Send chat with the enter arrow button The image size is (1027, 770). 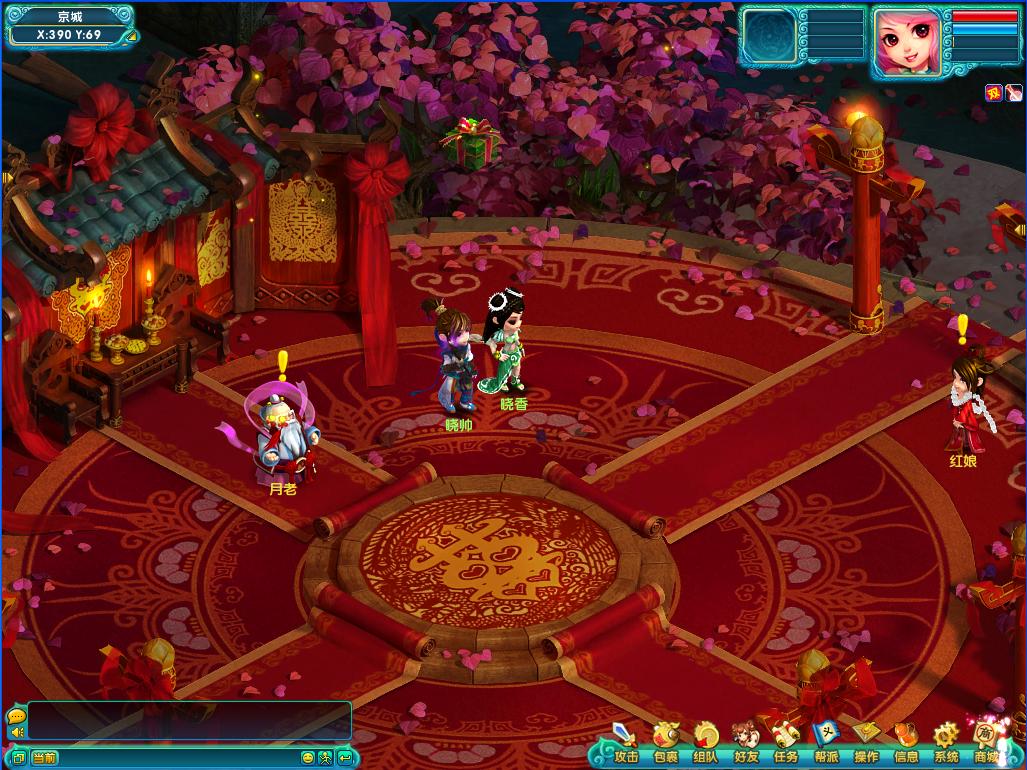click(344, 758)
